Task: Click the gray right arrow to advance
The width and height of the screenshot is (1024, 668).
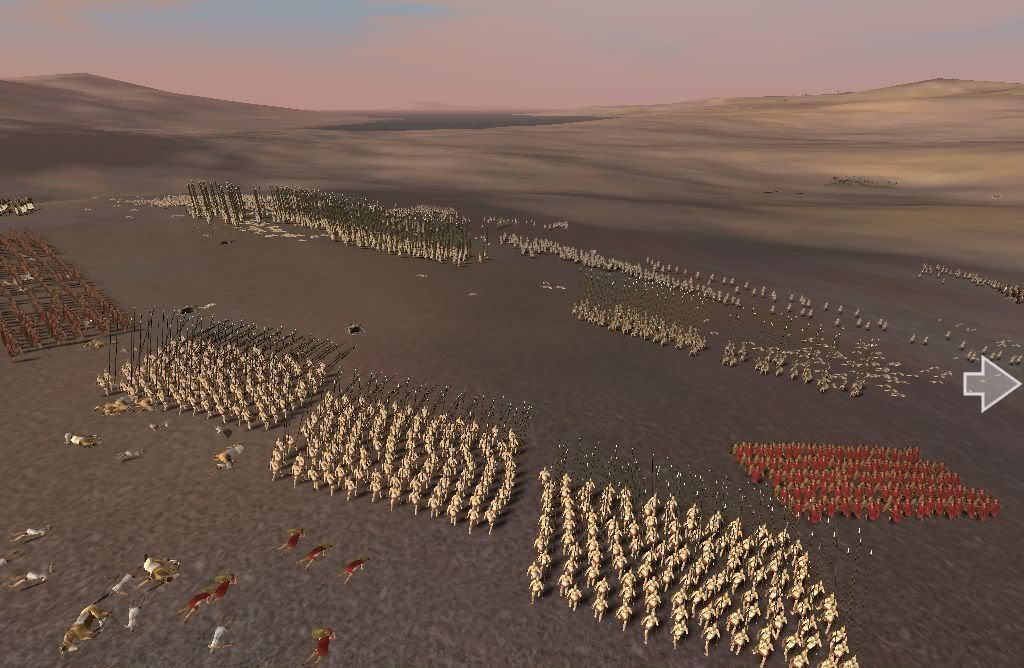Action: [x=991, y=384]
